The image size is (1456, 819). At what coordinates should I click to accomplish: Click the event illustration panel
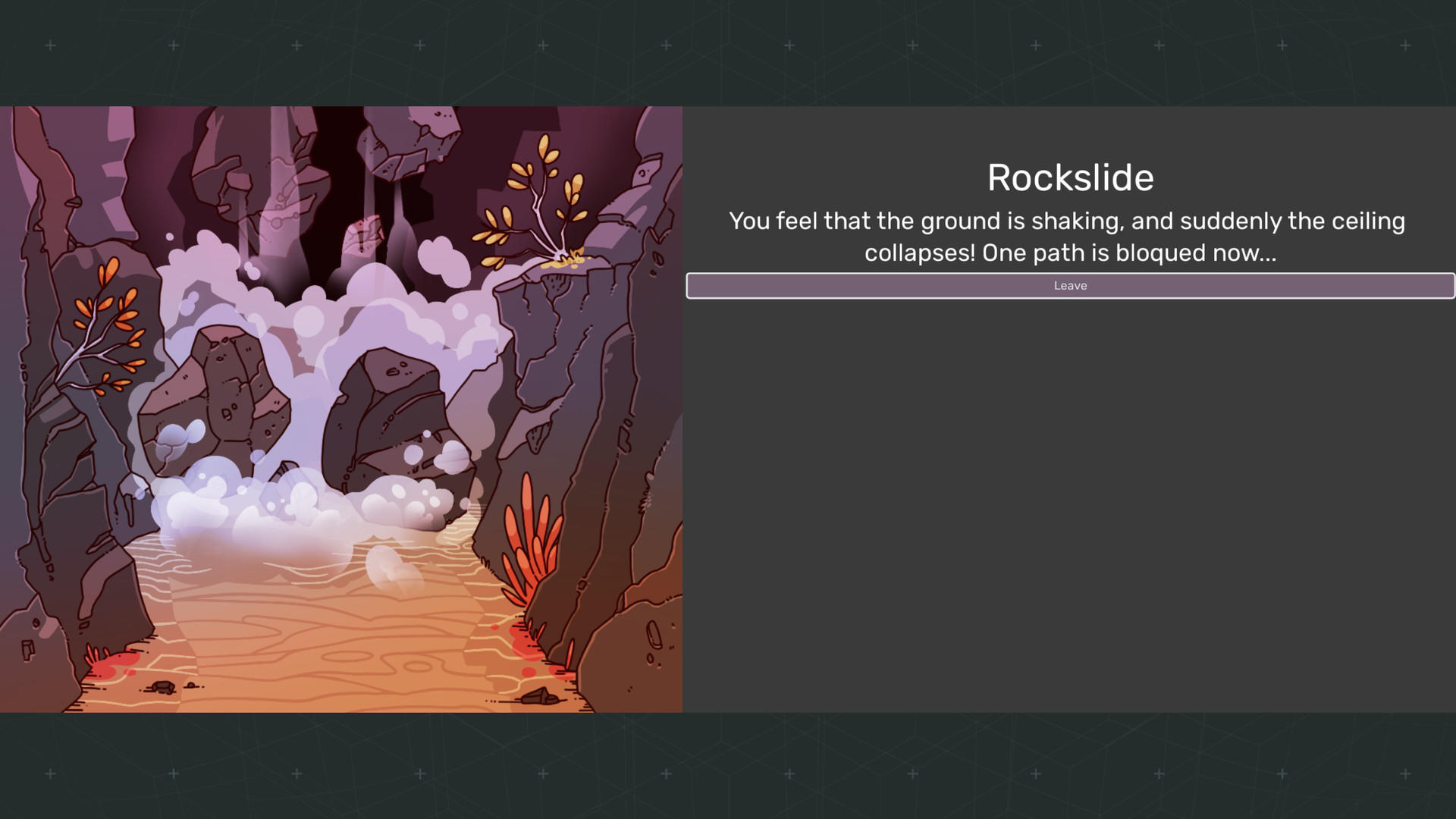[341, 409]
